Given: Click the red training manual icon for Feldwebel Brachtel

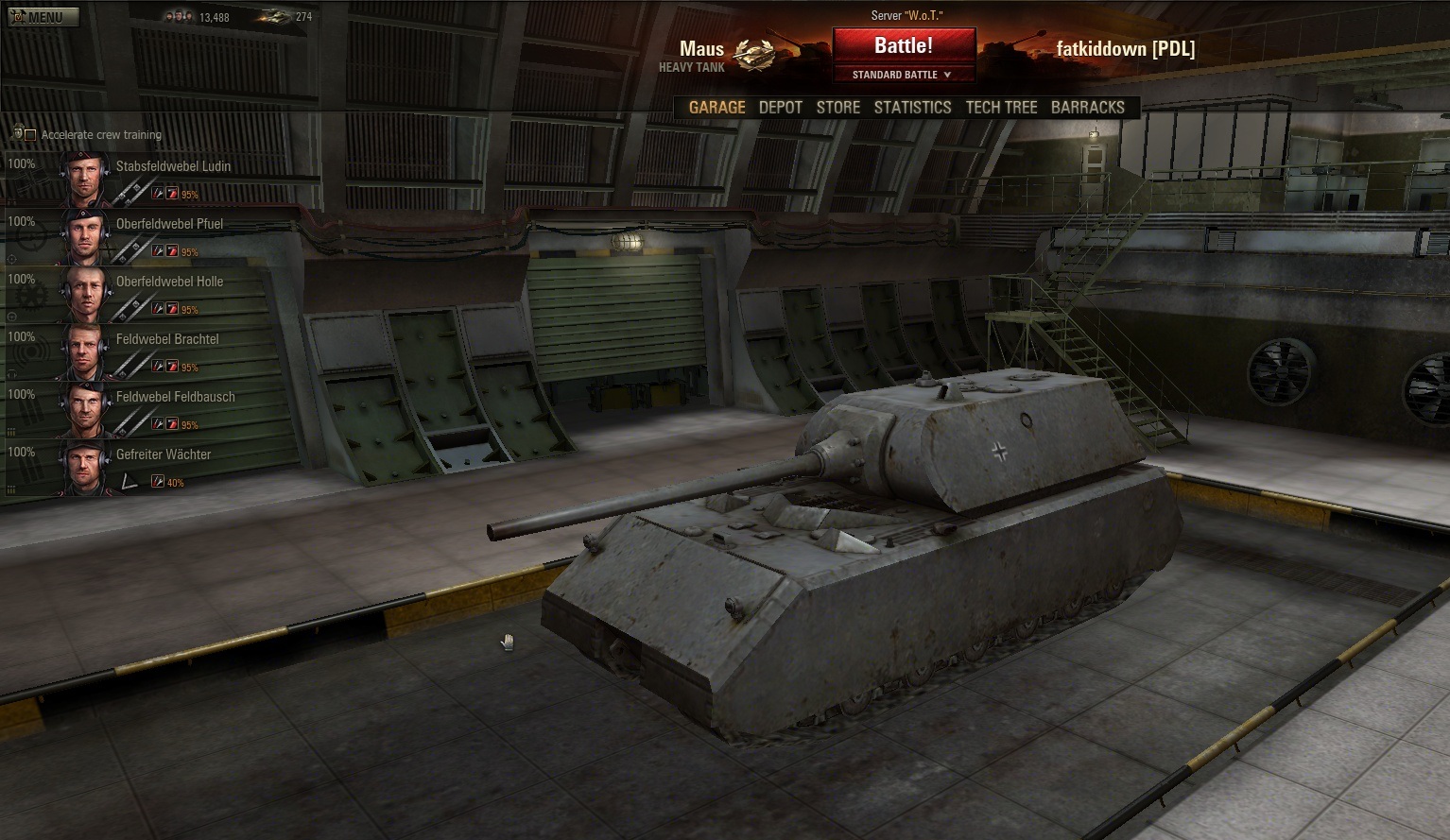Looking at the screenshot, I should click(x=171, y=367).
